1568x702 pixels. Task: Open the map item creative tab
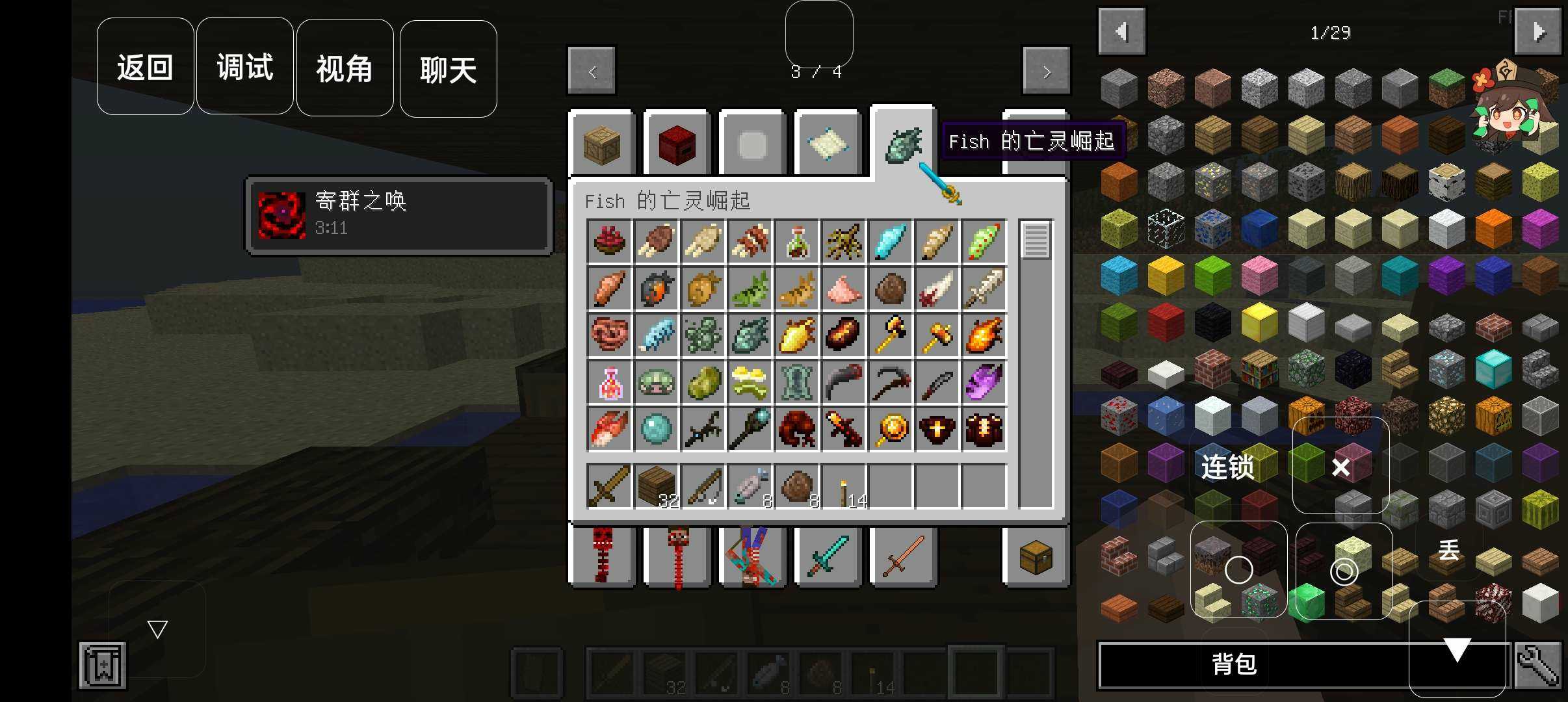click(828, 143)
